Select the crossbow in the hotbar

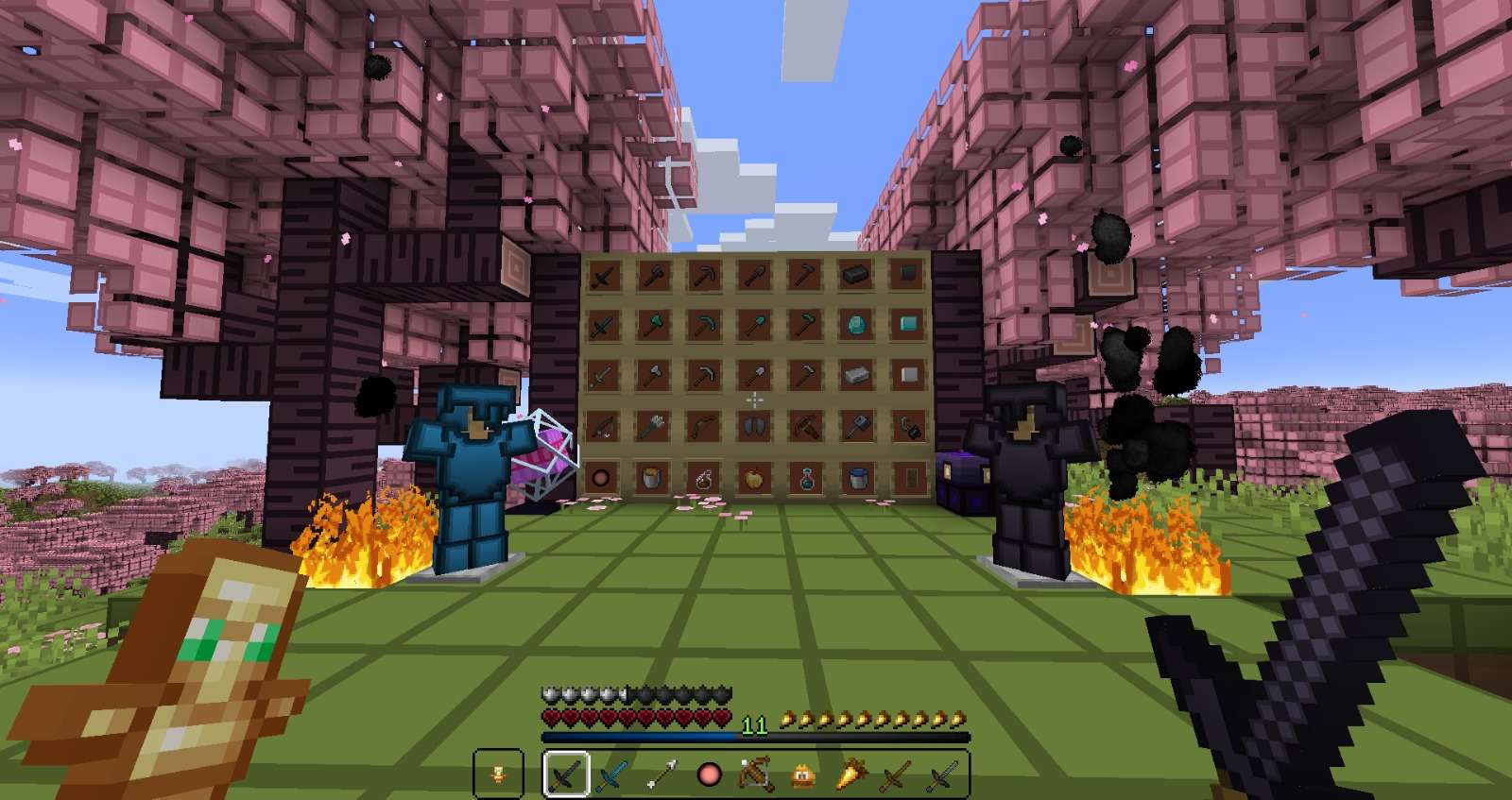(x=754, y=774)
